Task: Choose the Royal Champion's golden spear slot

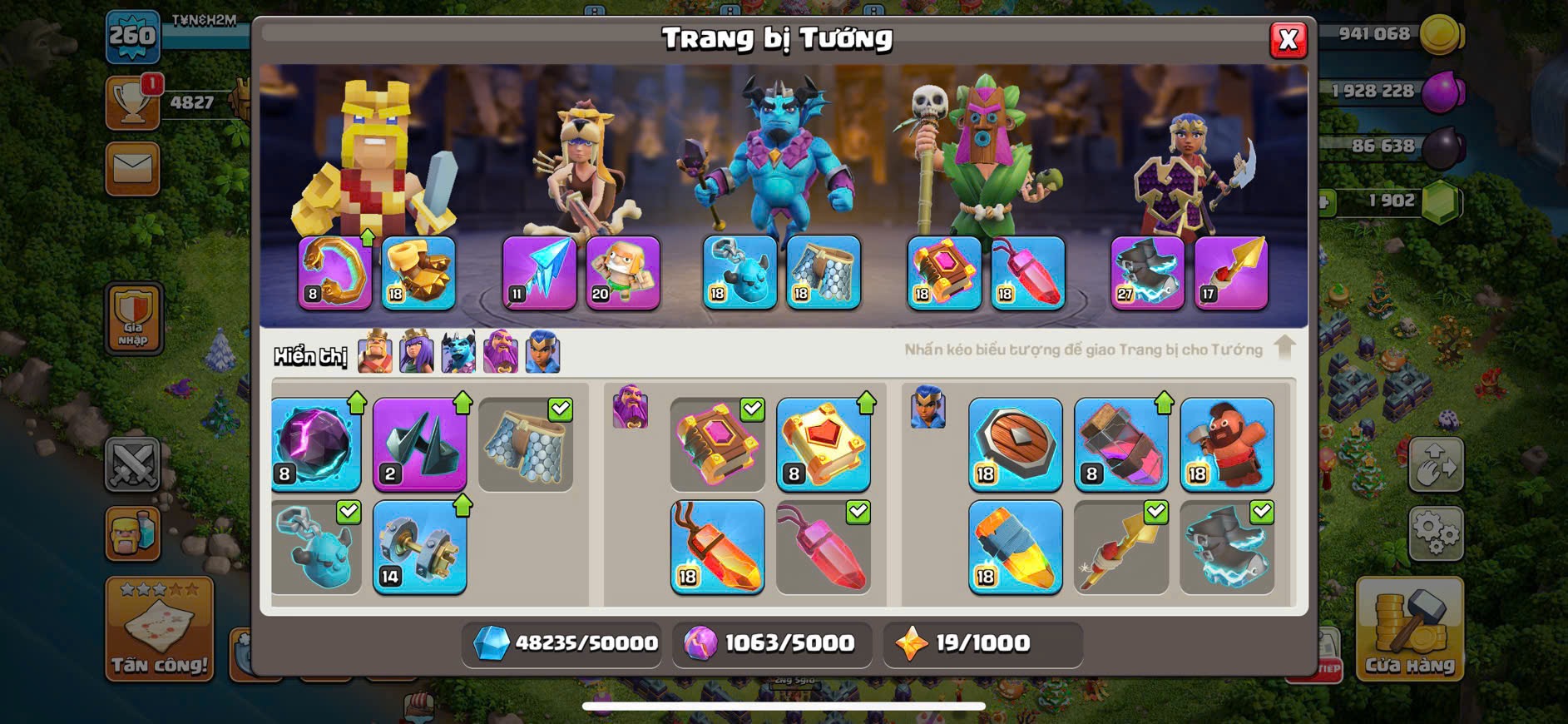Action: (1231, 273)
